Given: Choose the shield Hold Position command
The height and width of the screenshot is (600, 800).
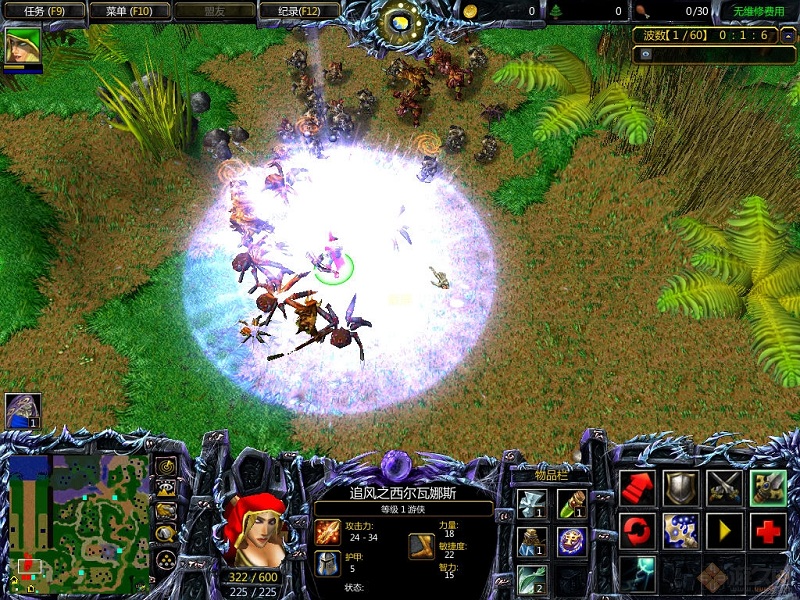Looking at the screenshot, I should (x=680, y=487).
